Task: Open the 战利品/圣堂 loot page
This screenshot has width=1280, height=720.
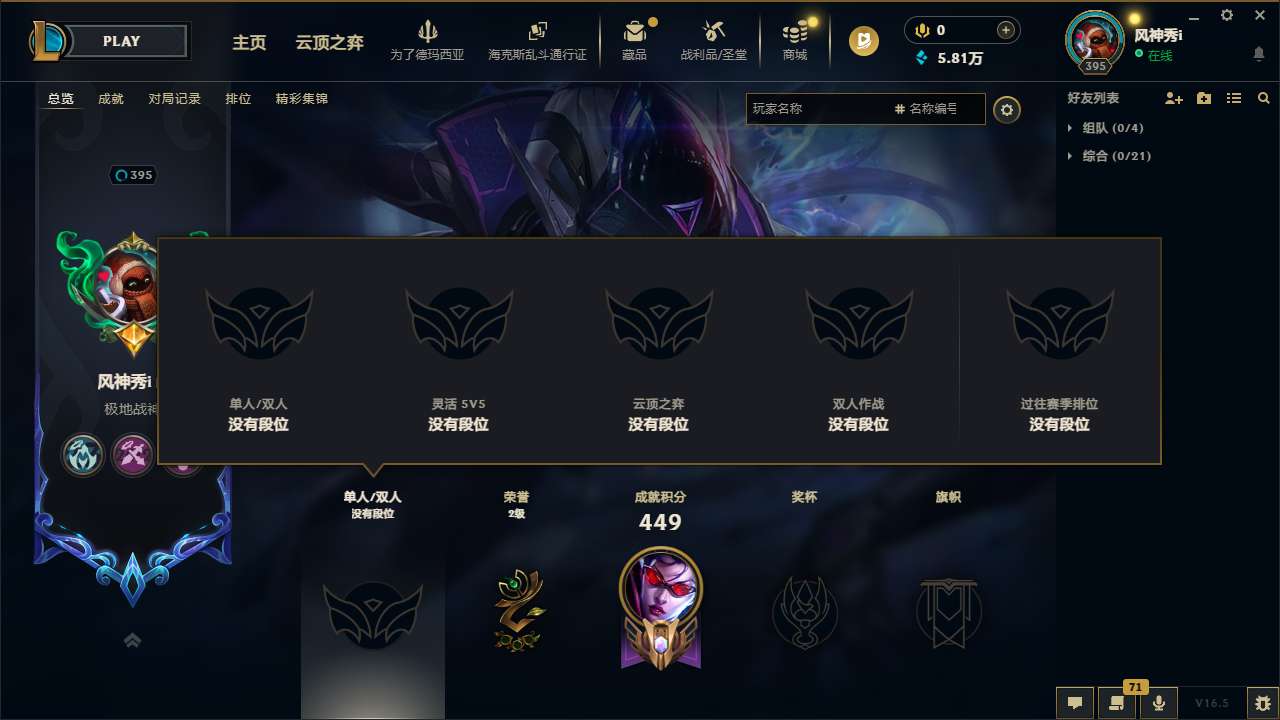Action: click(714, 40)
